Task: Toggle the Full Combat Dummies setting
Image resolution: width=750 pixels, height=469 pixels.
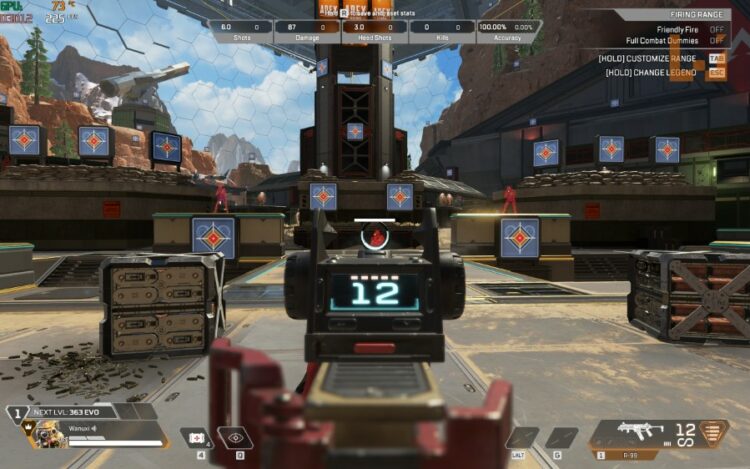Action: 716,41
